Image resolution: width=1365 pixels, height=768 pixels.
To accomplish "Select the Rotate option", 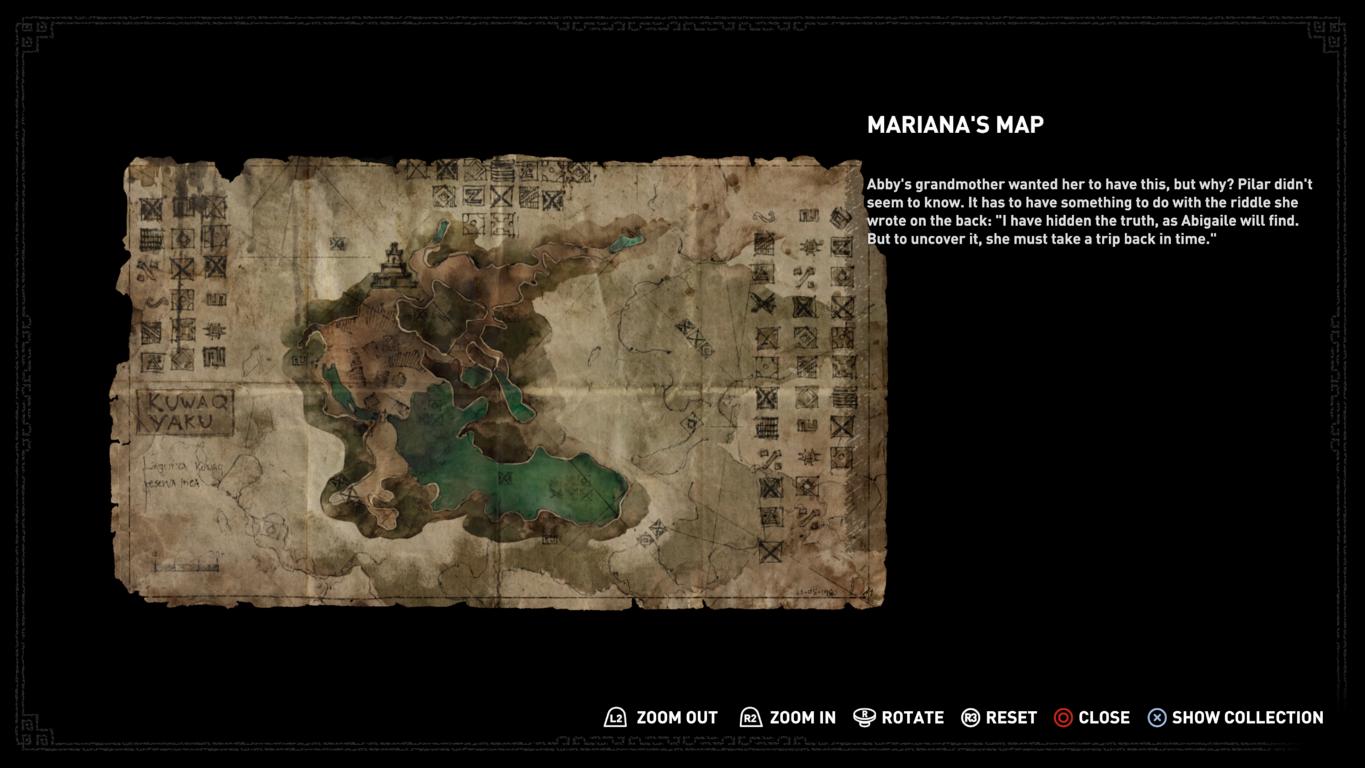I will [x=911, y=718].
